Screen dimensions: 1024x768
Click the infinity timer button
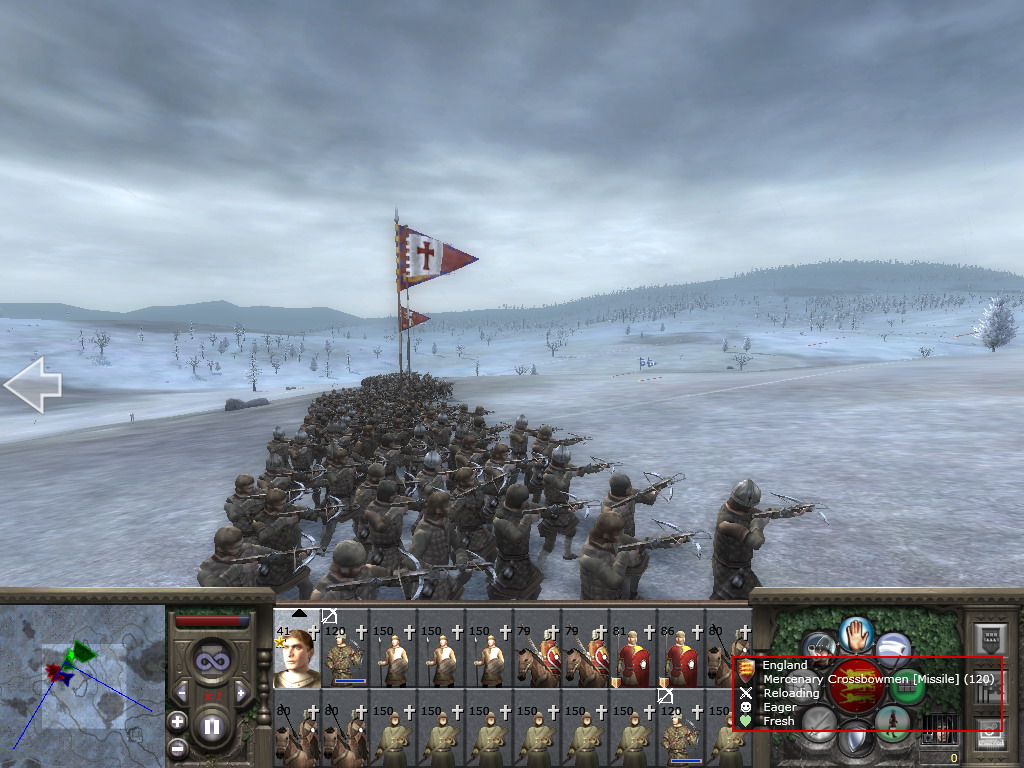(x=212, y=662)
